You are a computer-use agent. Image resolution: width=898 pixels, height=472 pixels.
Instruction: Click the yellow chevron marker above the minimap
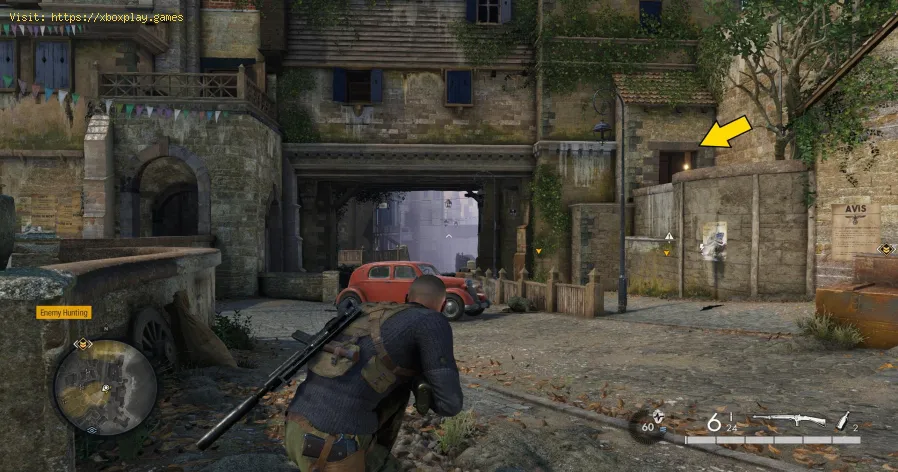(x=85, y=344)
